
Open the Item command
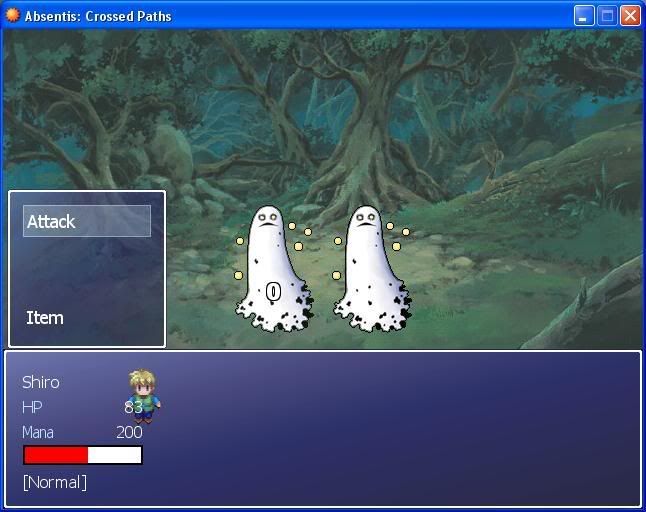click(45, 318)
